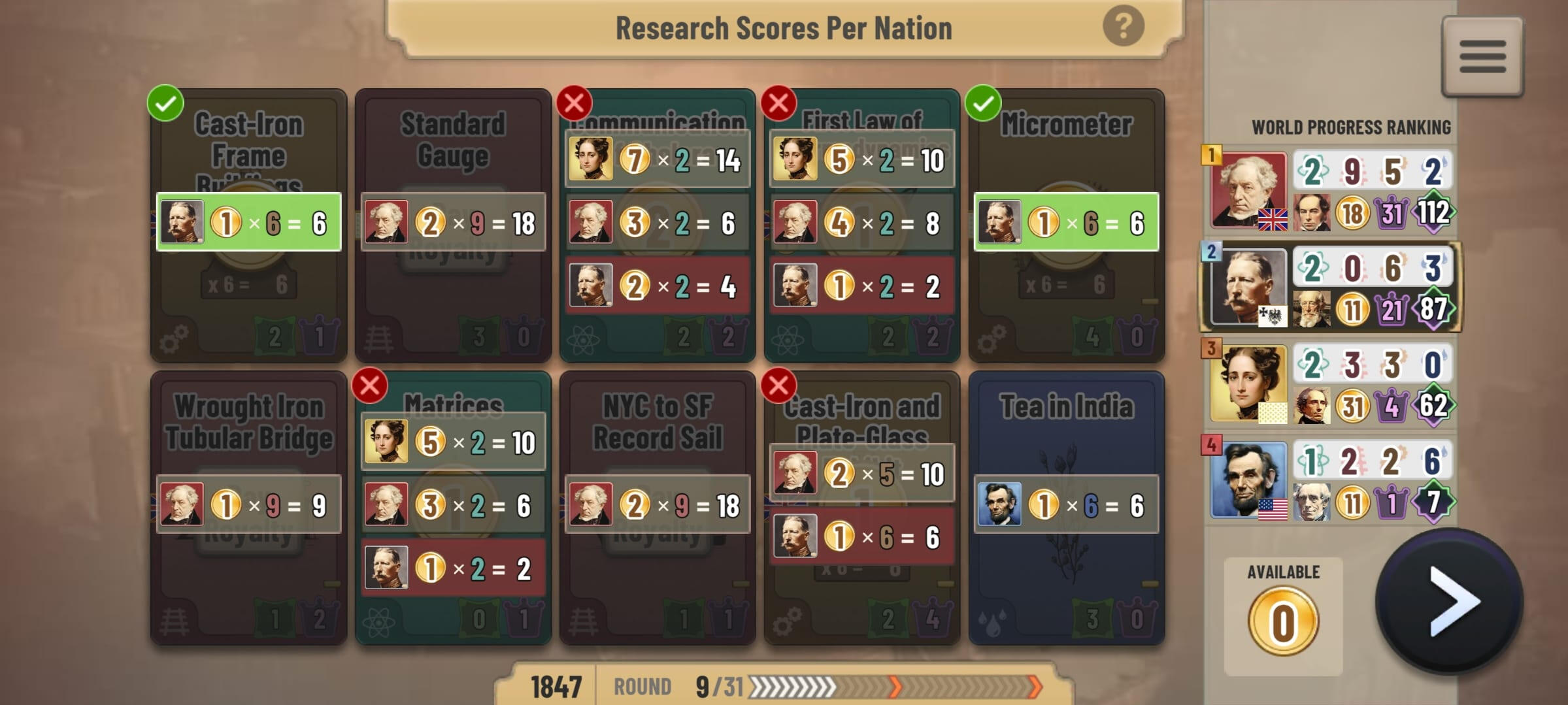Select the fourth-ranked American nation row
This screenshot has height=705, width=1568.
point(1330,481)
